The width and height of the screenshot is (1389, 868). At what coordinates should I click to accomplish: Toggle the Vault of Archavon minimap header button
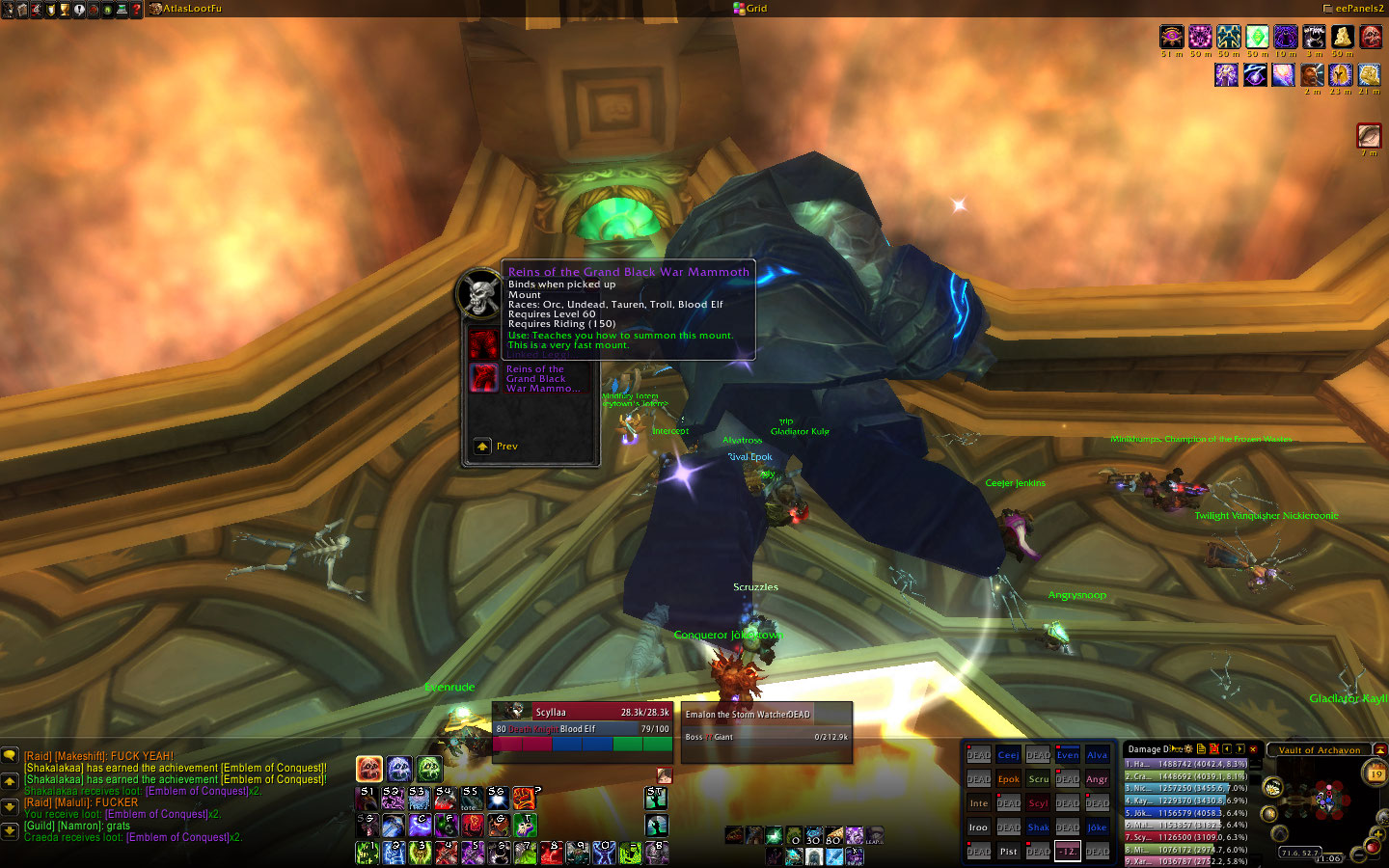[x=1379, y=749]
